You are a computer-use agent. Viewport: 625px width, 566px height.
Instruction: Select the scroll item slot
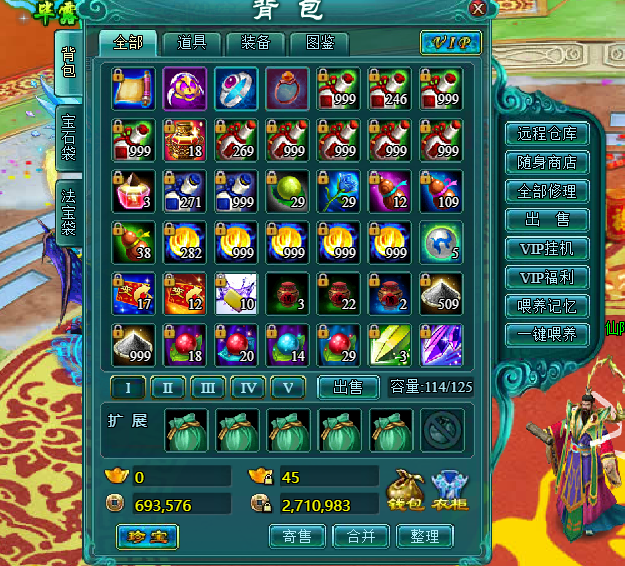click(134, 88)
